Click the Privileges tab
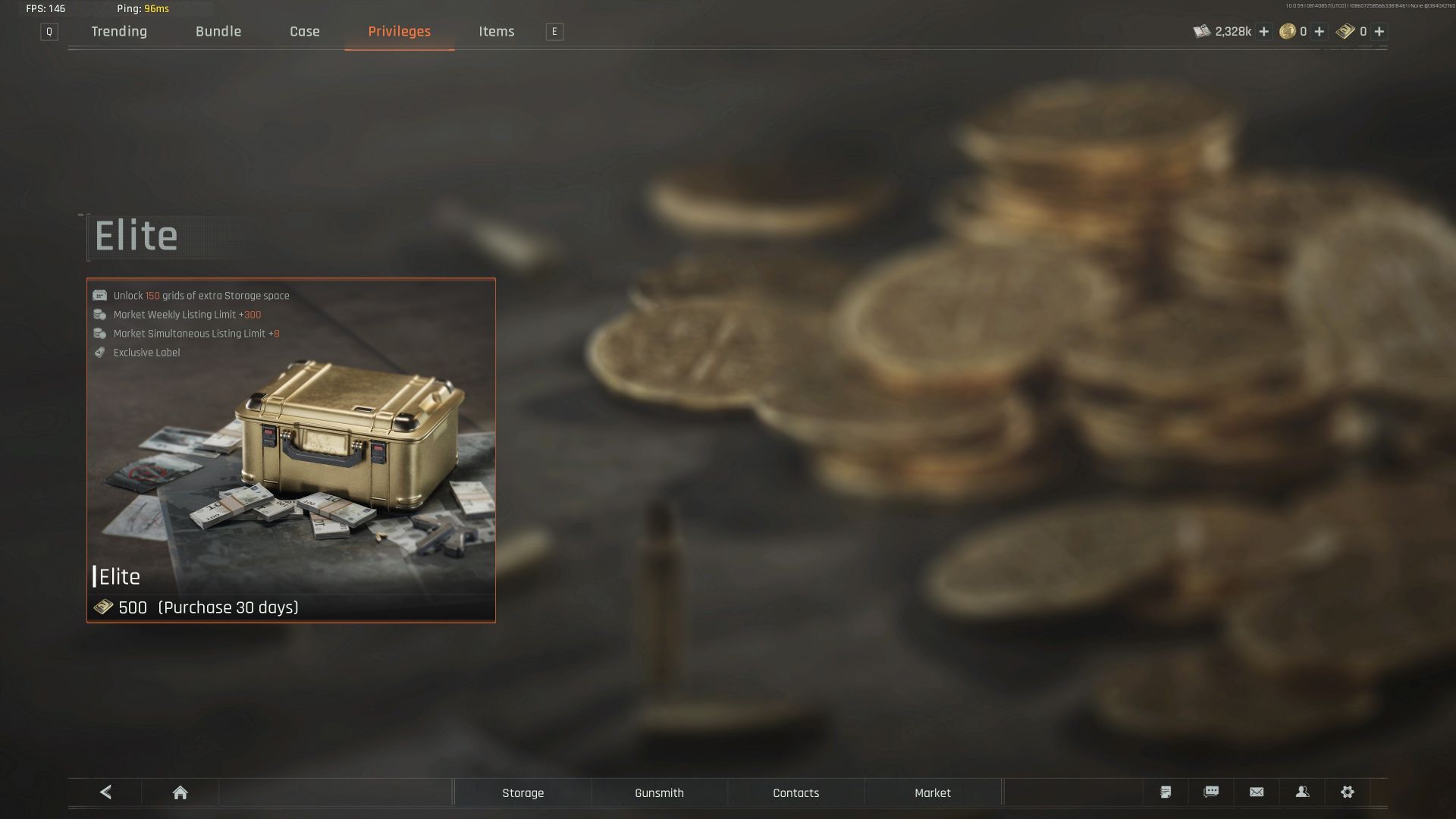The height and width of the screenshot is (819, 1456). coord(399,31)
